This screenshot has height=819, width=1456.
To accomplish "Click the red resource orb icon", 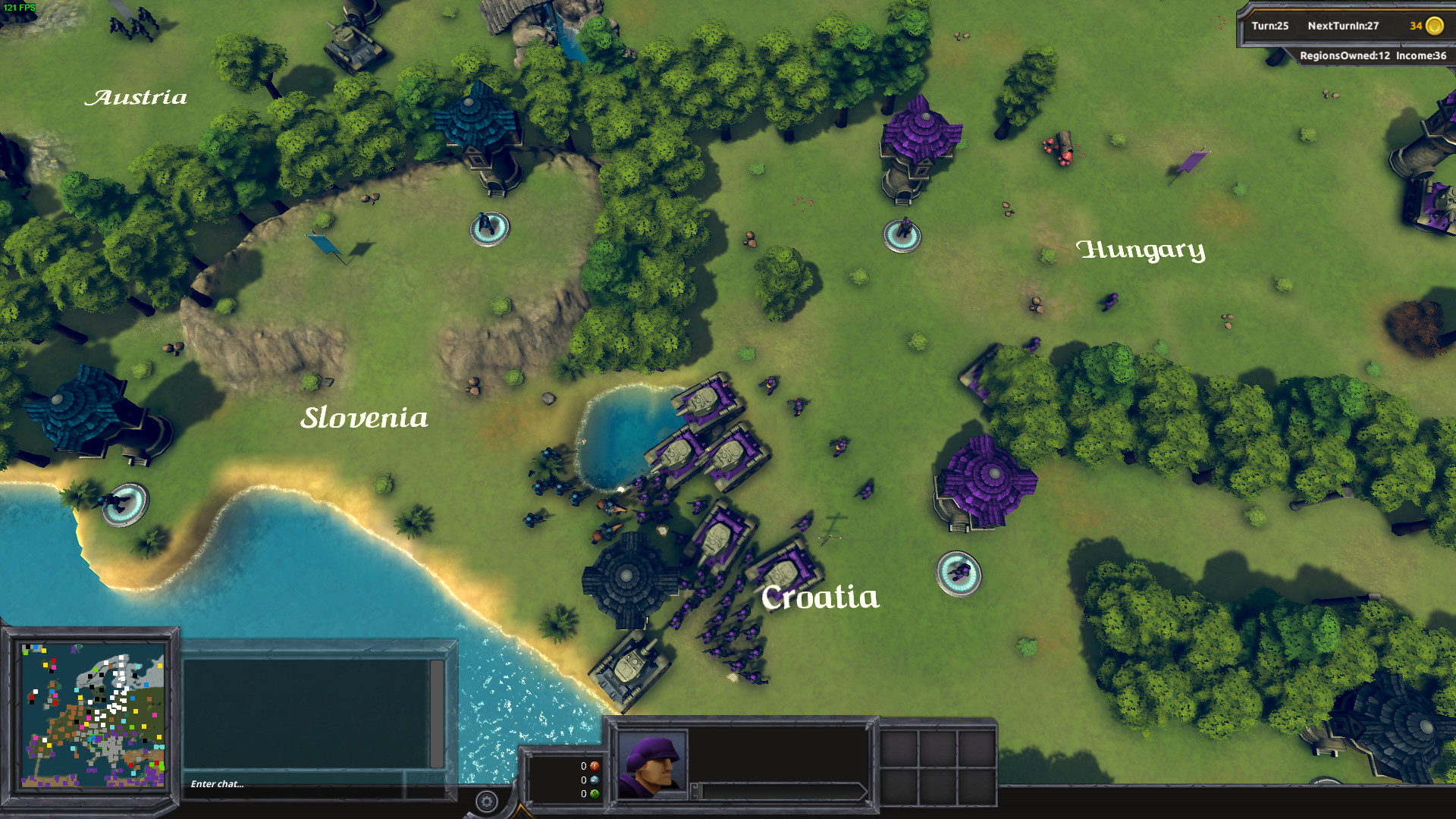I will point(595,767).
